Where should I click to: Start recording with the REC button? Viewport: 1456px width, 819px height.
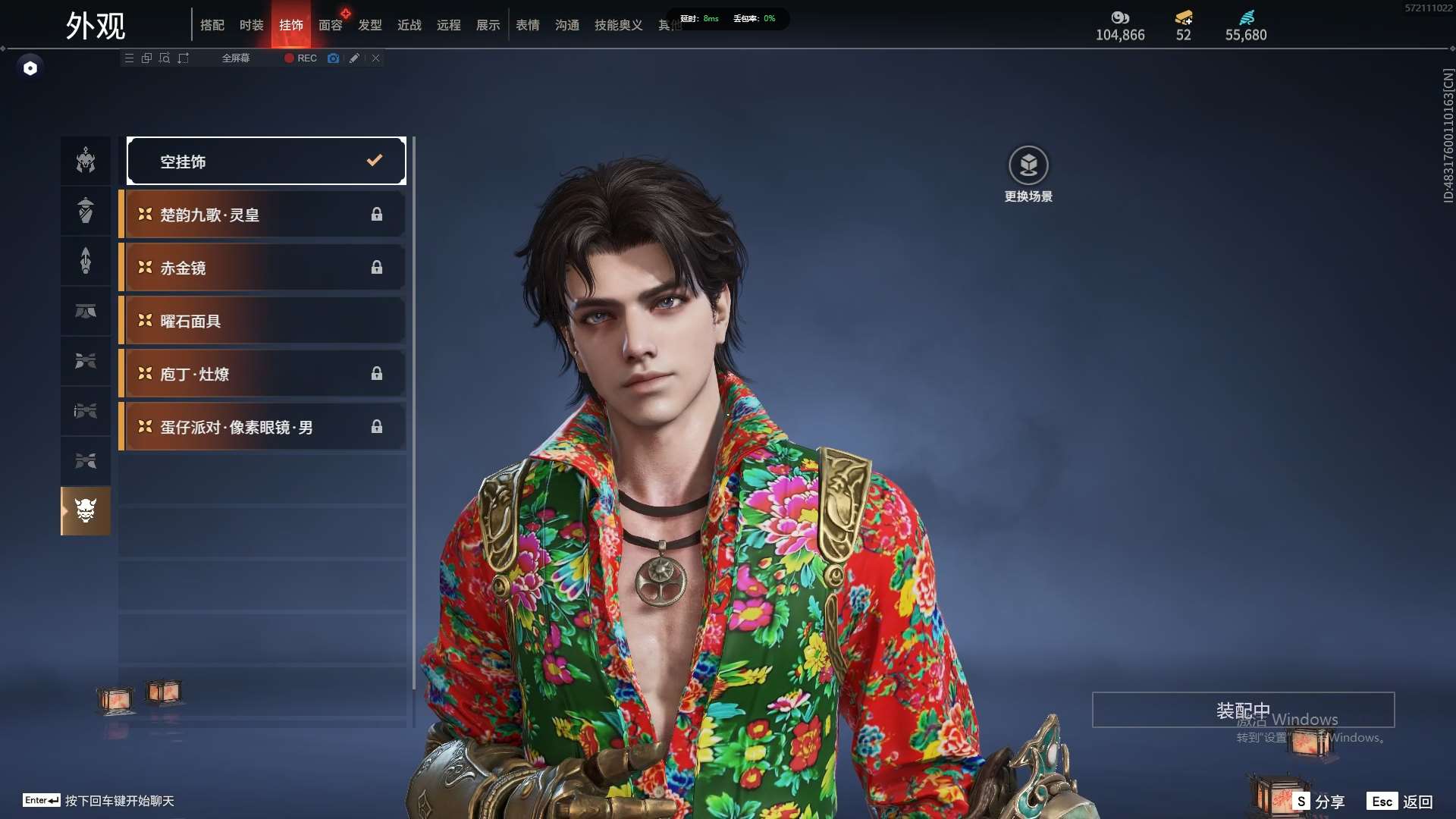(x=301, y=58)
